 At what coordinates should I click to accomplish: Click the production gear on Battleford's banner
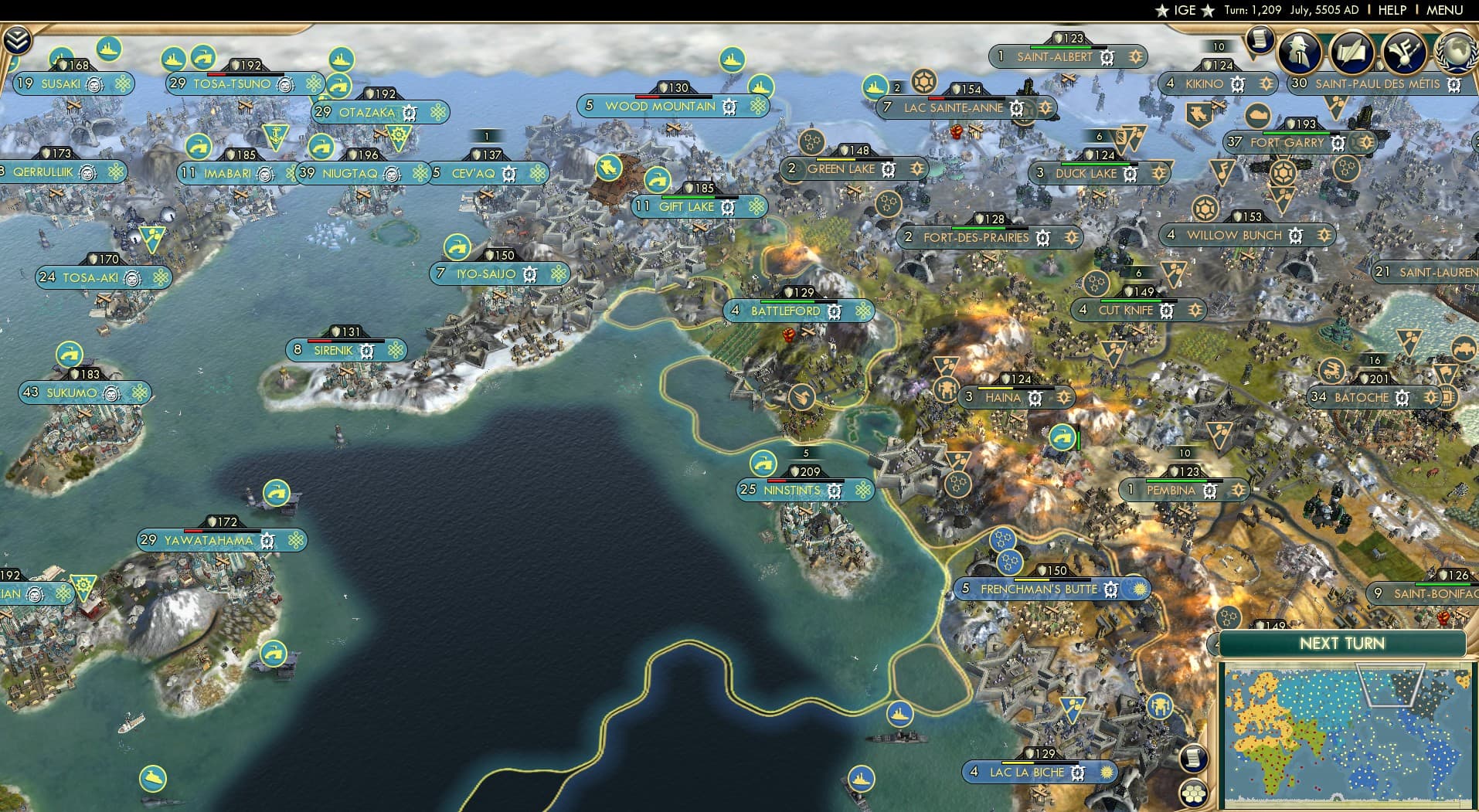[x=835, y=311]
